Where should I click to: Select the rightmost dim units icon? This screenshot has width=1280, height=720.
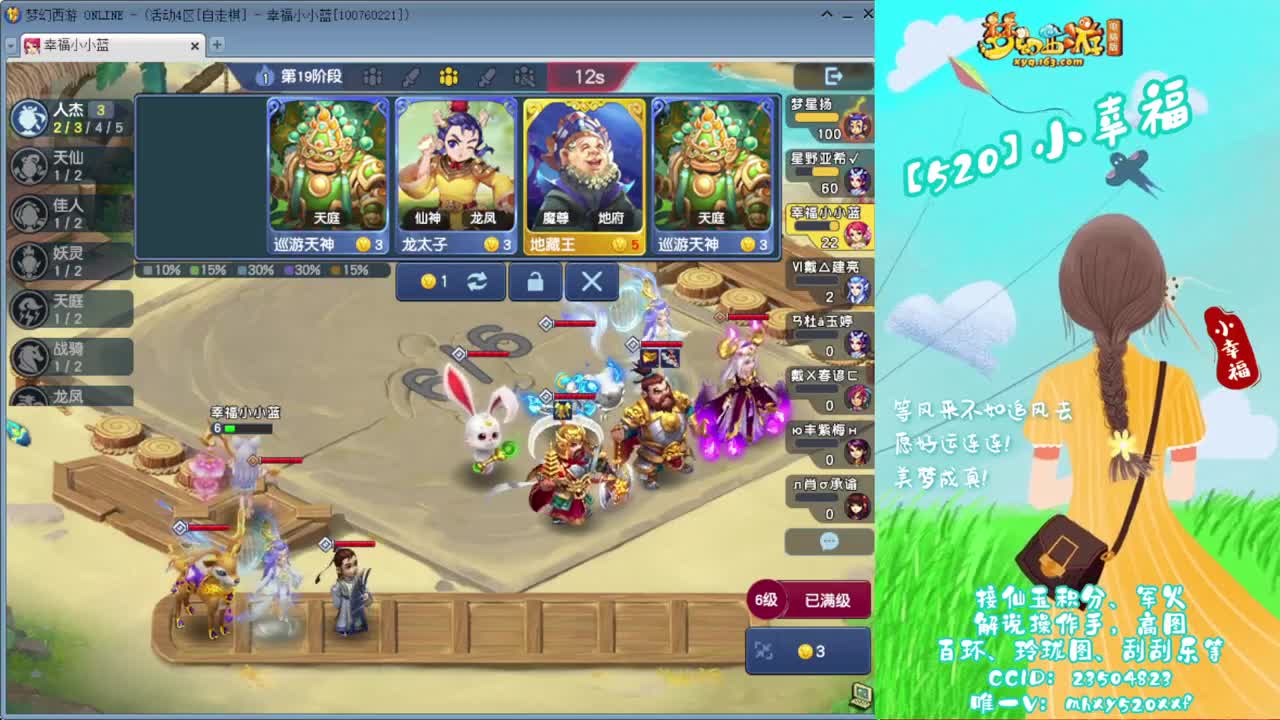(x=524, y=77)
